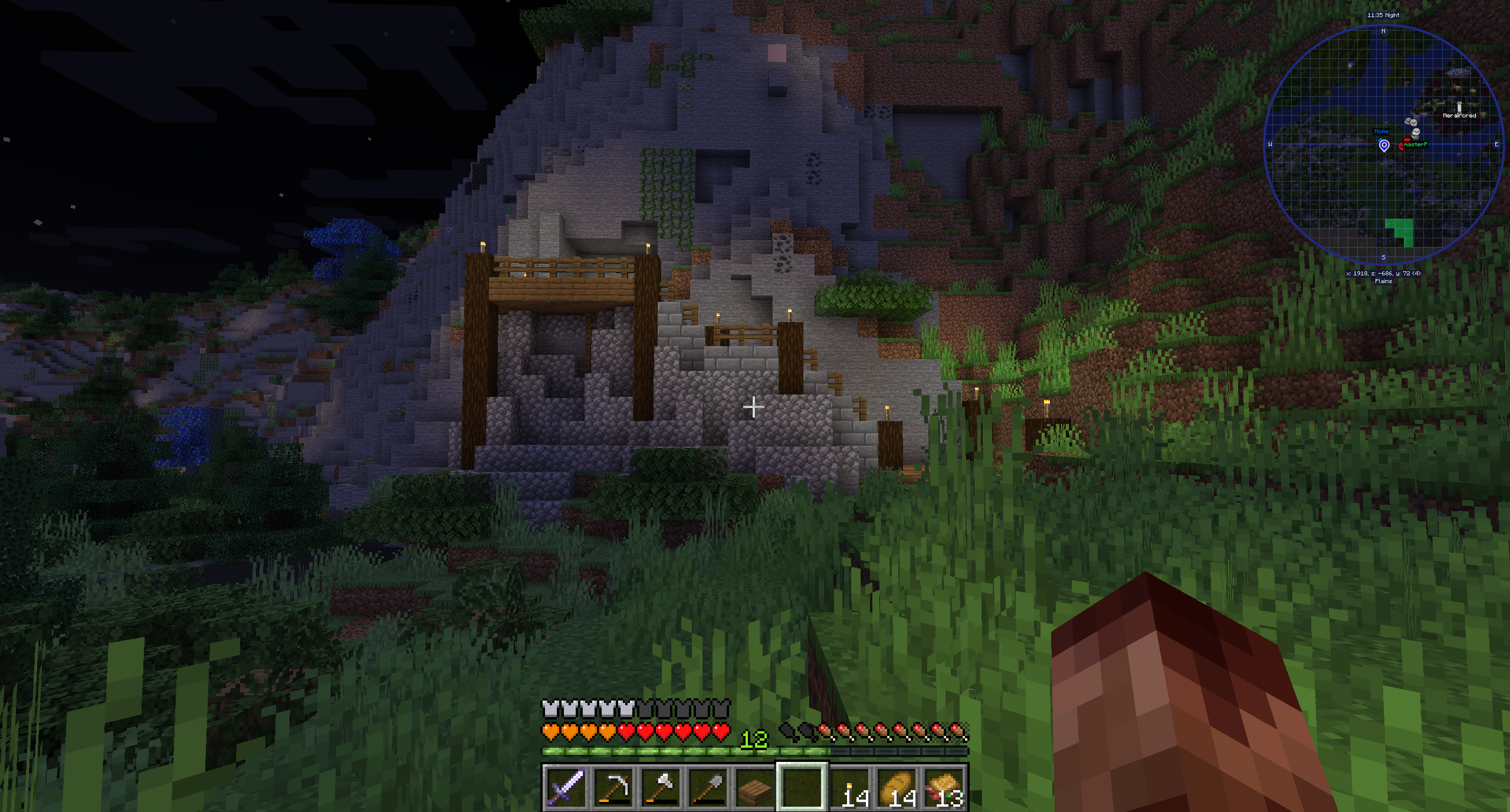The height and width of the screenshot is (812, 1510).
Task: Pick the torch stack in the hotbar
Action: [x=850, y=787]
